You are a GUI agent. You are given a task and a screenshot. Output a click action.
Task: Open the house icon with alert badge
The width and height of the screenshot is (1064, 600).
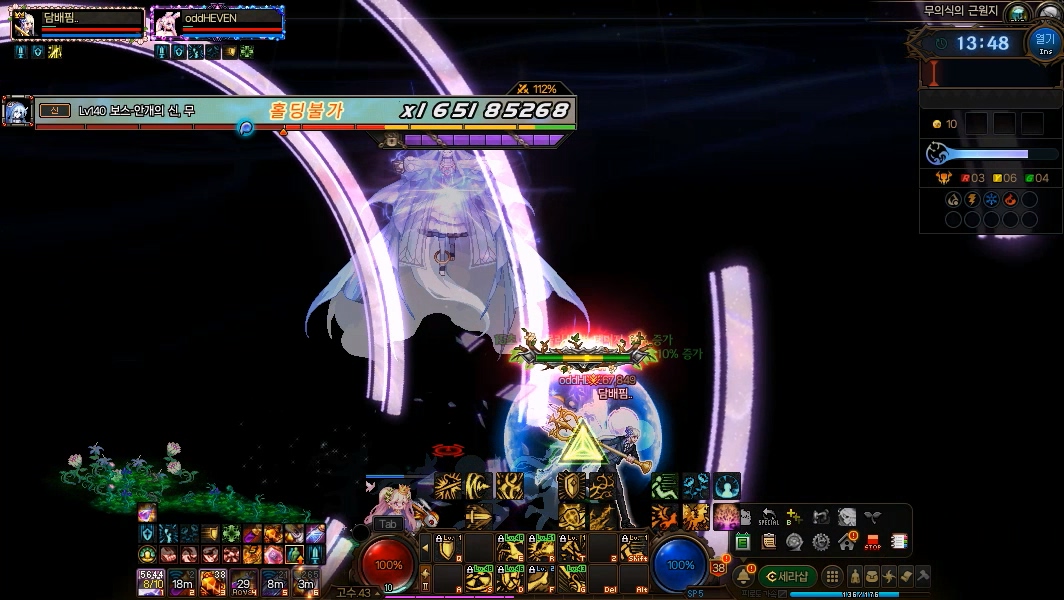(847, 542)
